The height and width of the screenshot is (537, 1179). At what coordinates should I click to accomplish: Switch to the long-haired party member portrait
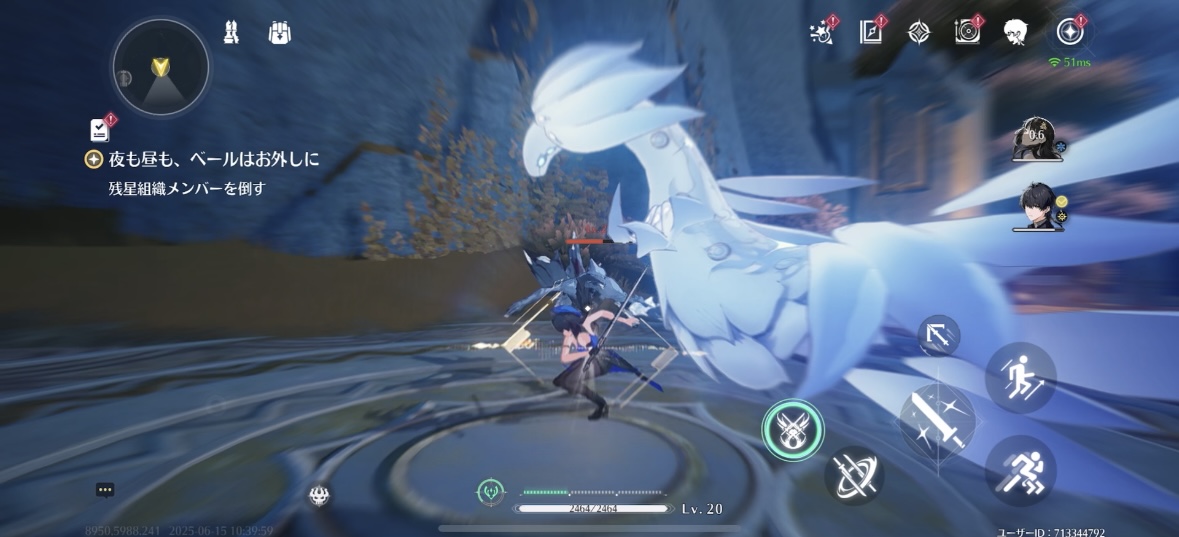tap(1035, 138)
